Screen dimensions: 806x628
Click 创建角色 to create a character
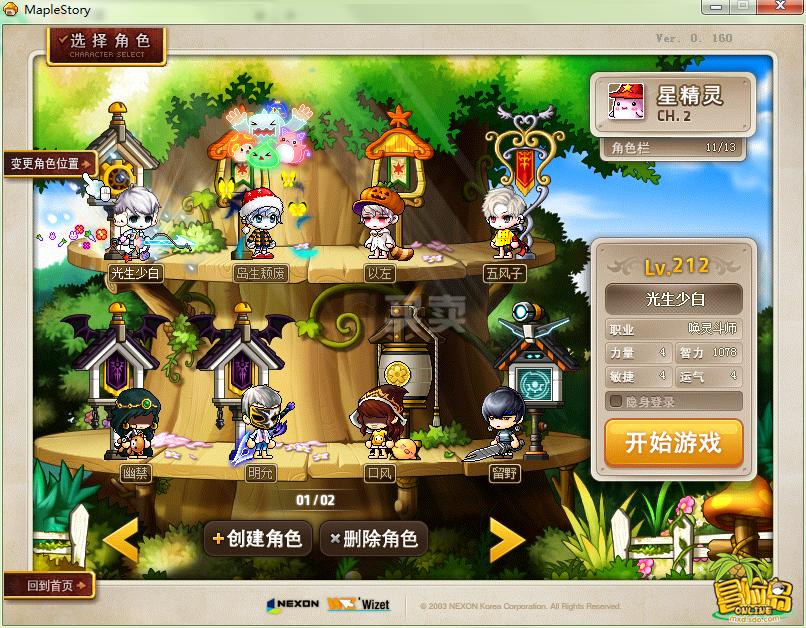click(256, 538)
